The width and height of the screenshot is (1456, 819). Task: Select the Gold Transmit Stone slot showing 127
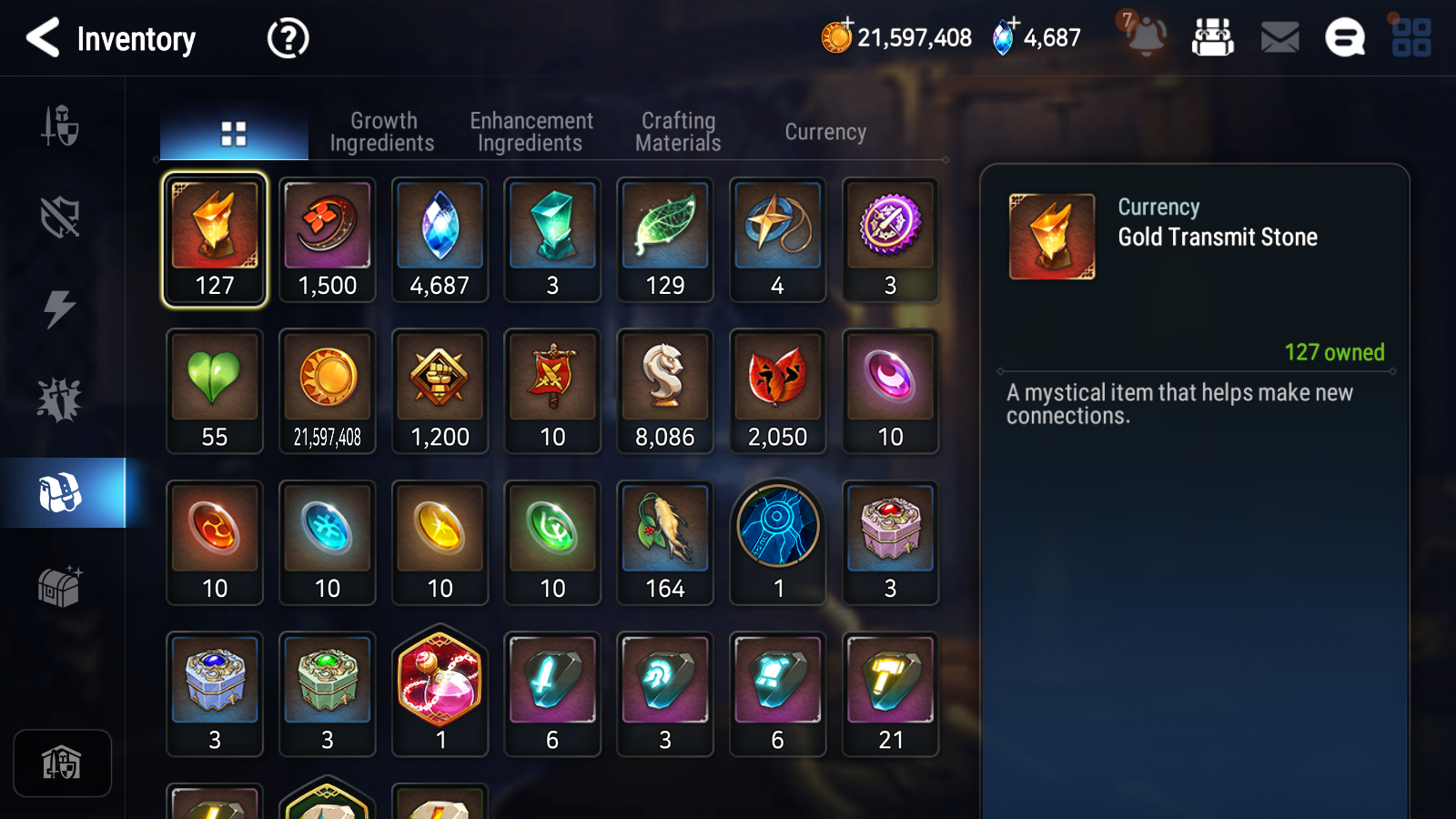click(x=215, y=239)
